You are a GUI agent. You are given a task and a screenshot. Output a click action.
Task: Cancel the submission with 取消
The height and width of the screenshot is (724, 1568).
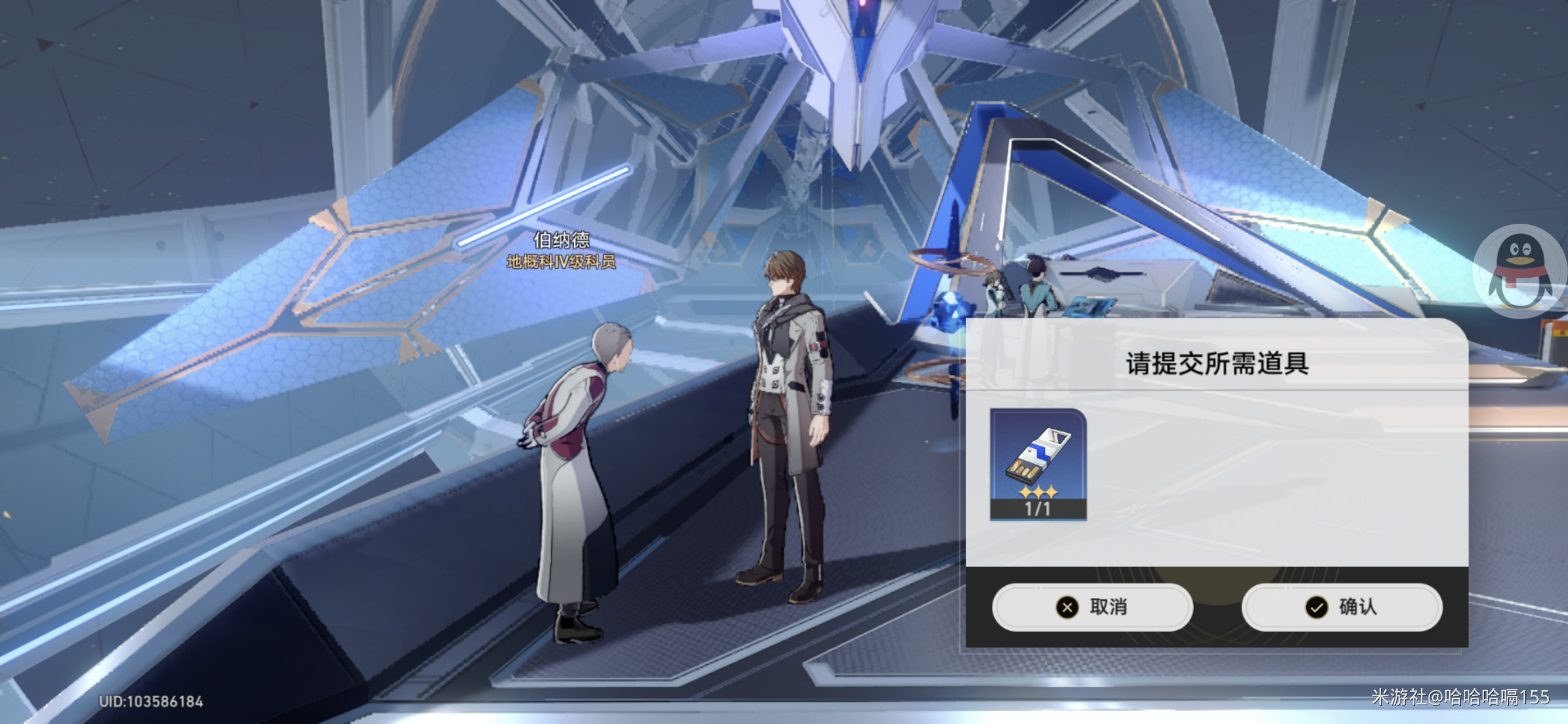(1092, 607)
